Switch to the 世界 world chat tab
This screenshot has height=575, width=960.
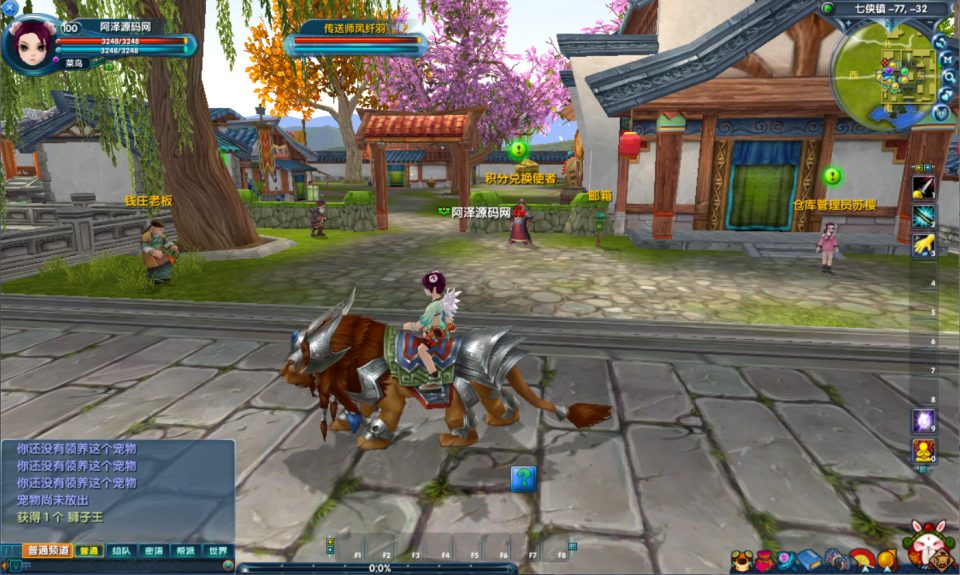click(216, 550)
